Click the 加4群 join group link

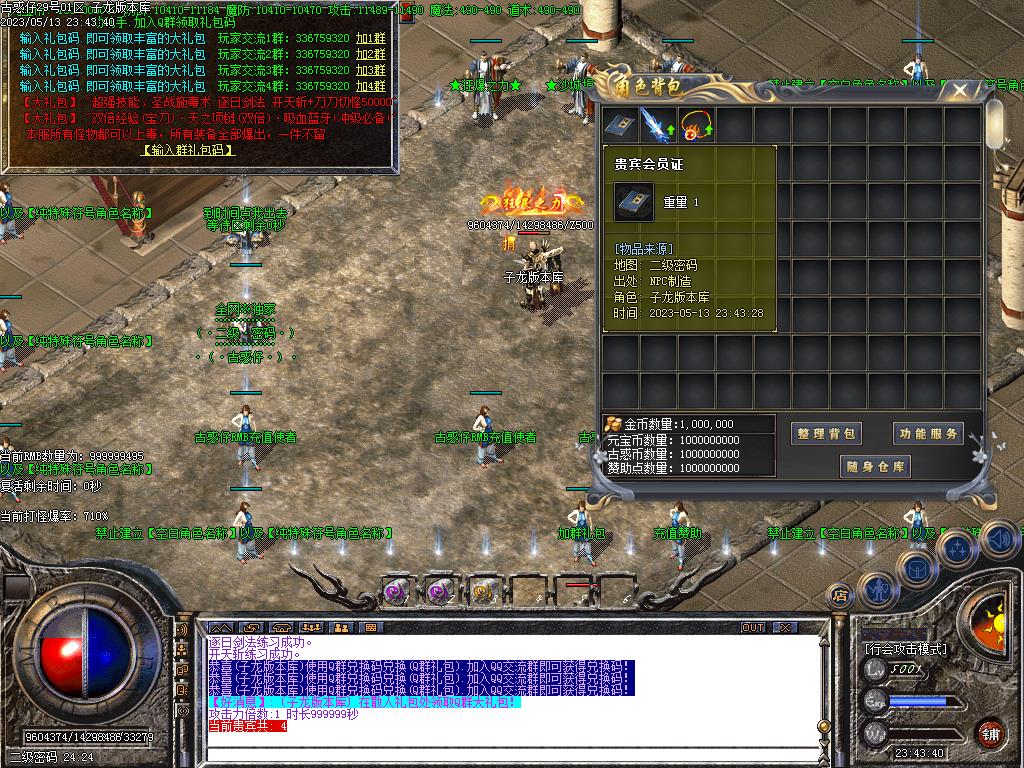pyautogui.click(x=370, y=86)
